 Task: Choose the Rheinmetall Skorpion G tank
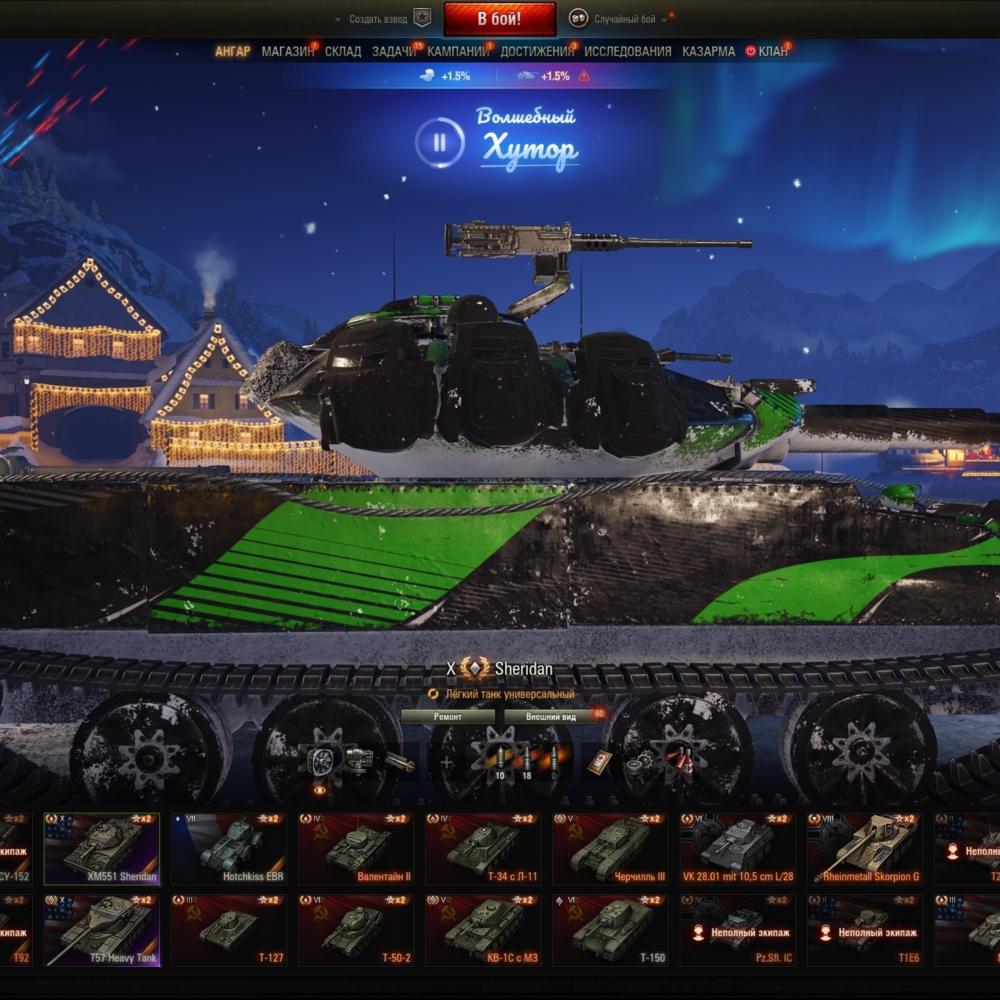[x=864, y=848]
